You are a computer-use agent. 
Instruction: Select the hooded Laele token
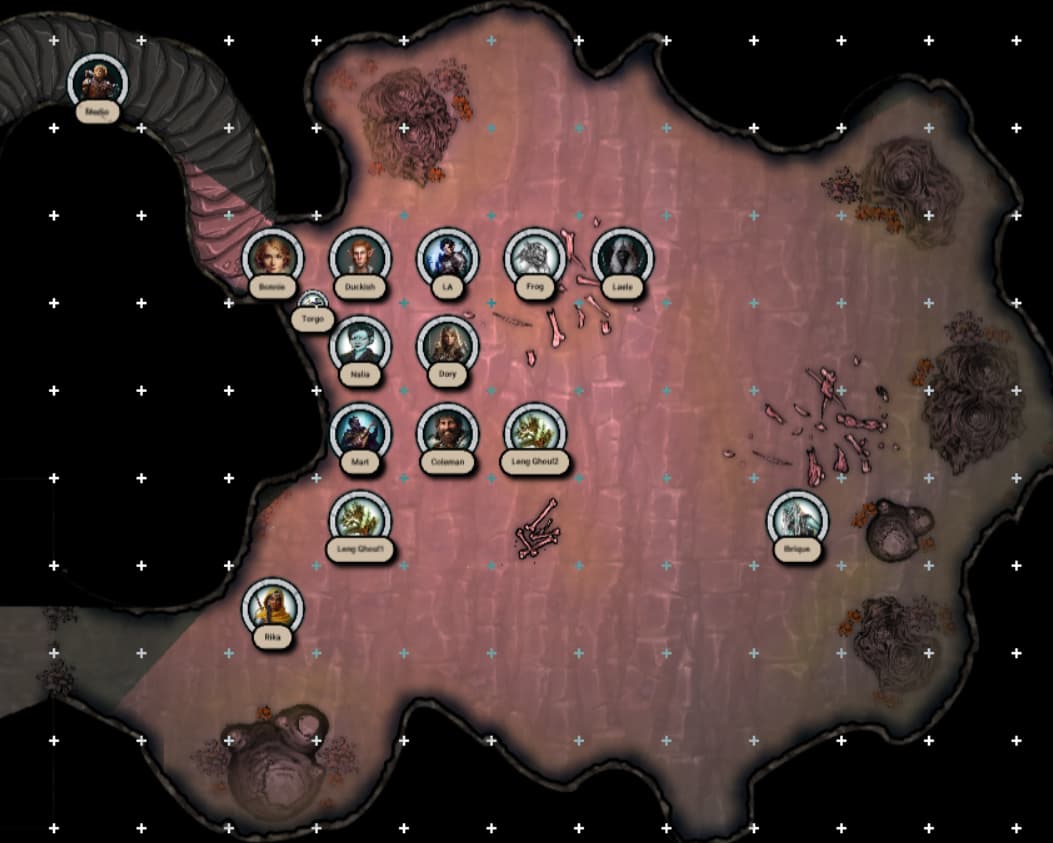pyautogui.click(x=622, y=258)
